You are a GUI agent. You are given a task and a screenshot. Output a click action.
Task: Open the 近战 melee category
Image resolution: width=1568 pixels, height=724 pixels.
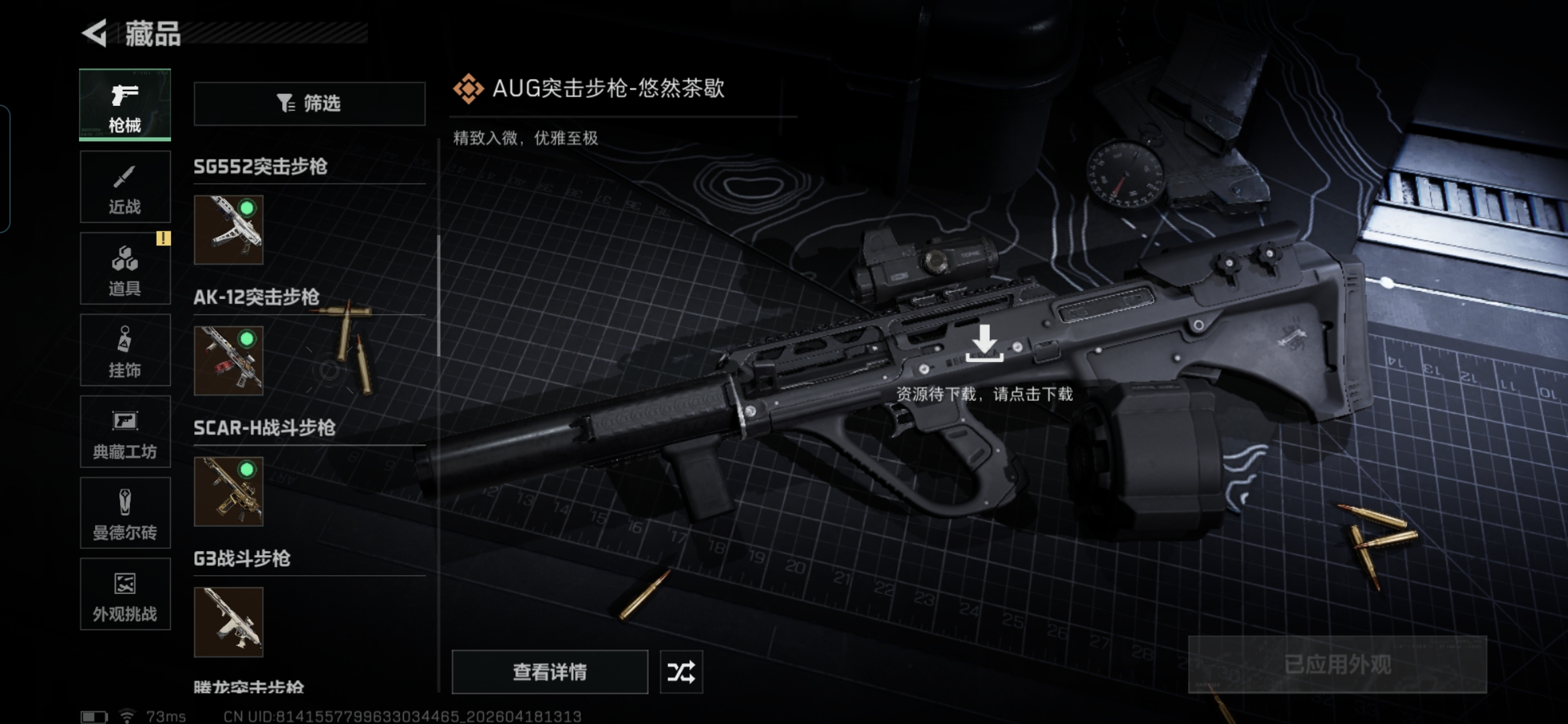125,187
